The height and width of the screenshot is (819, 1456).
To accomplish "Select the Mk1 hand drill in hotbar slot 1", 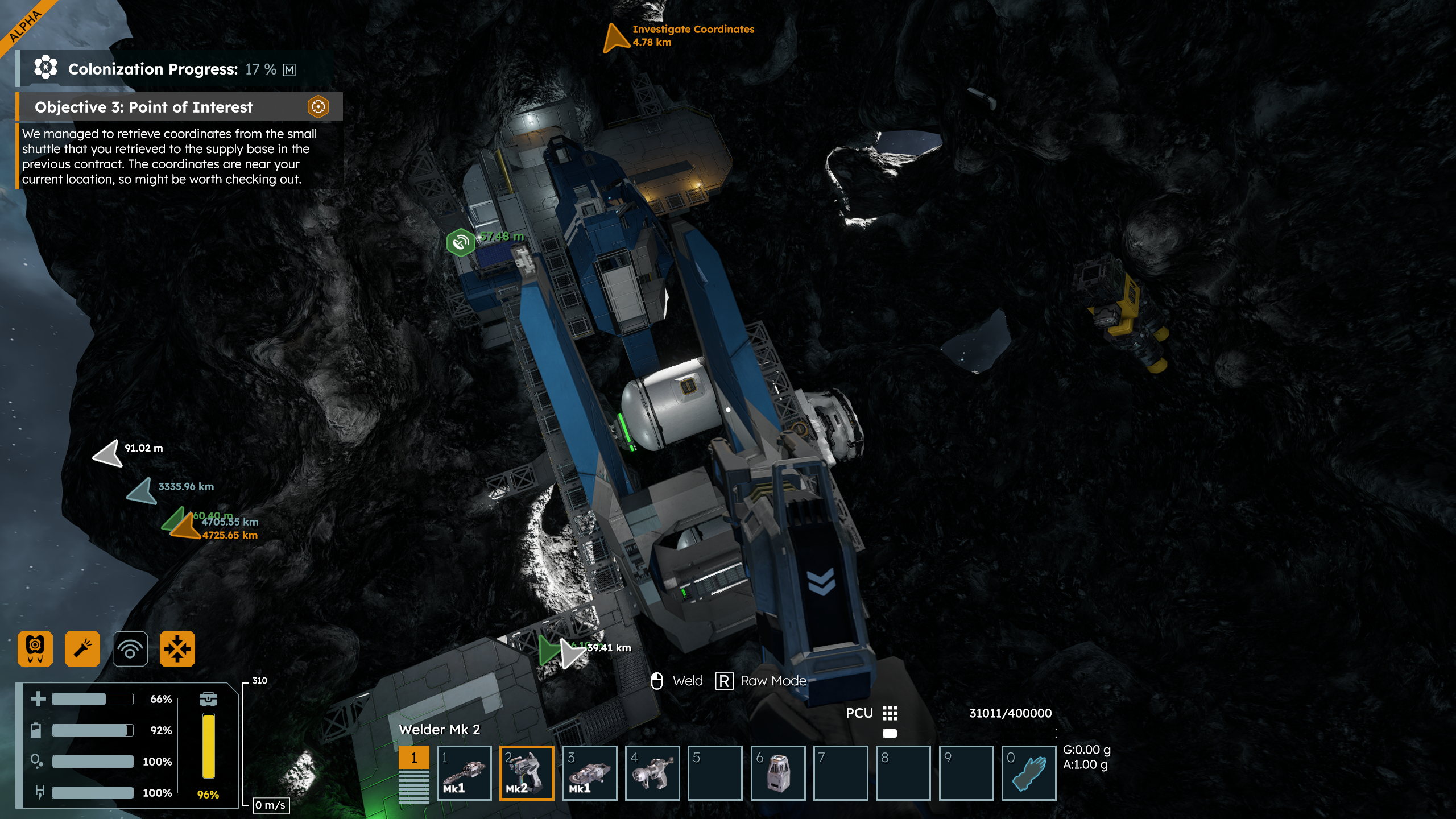I will pyautogui.click(x=464, y=773).
